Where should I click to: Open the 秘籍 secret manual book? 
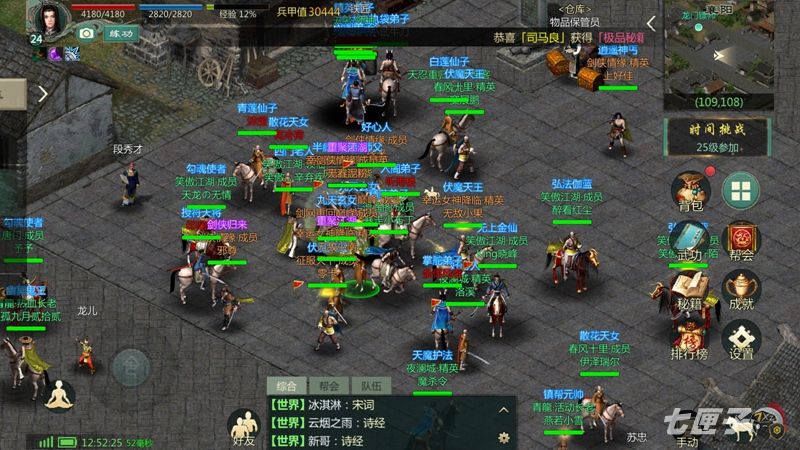pyautogui.click(x=690, y=288)
